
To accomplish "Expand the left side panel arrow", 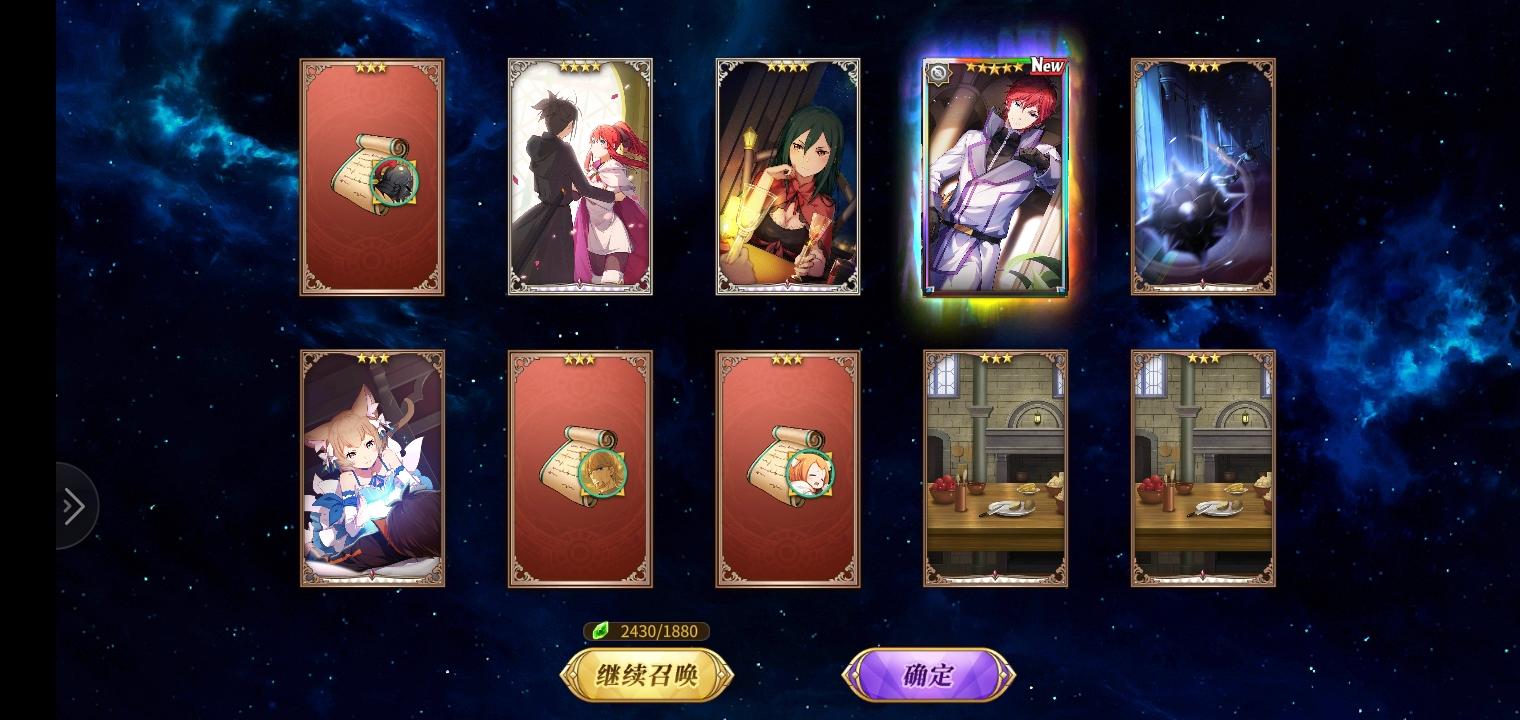I will pos(74,507).
